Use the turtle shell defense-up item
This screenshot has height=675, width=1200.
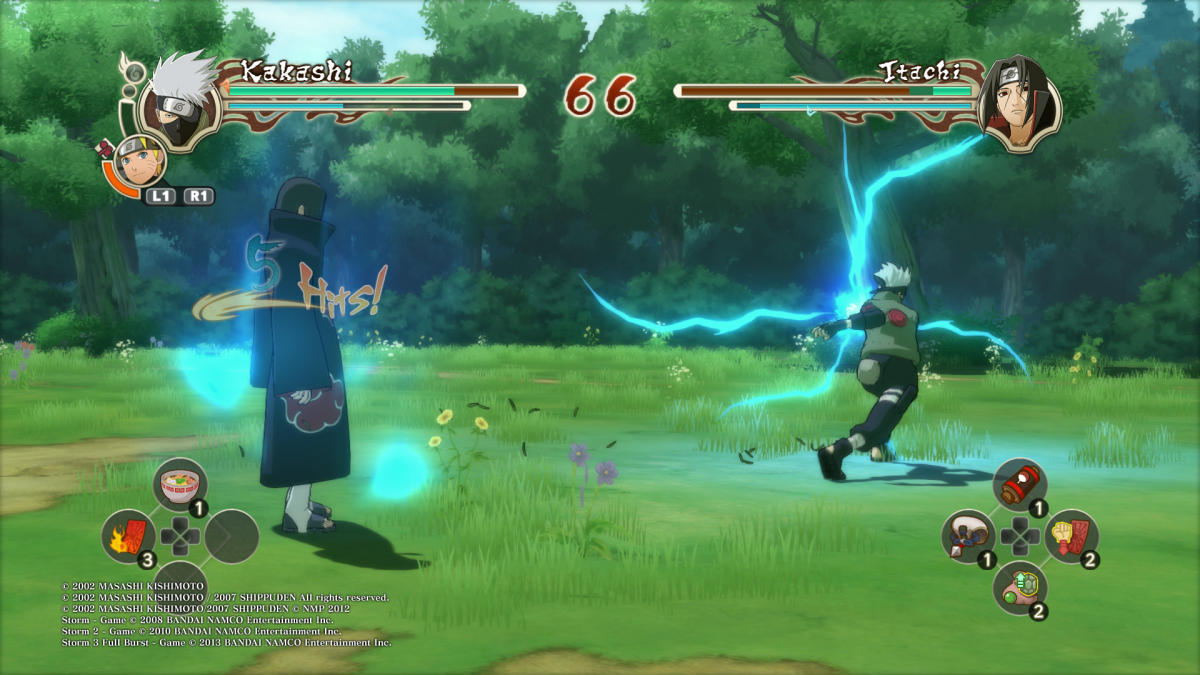point(1019,588)
